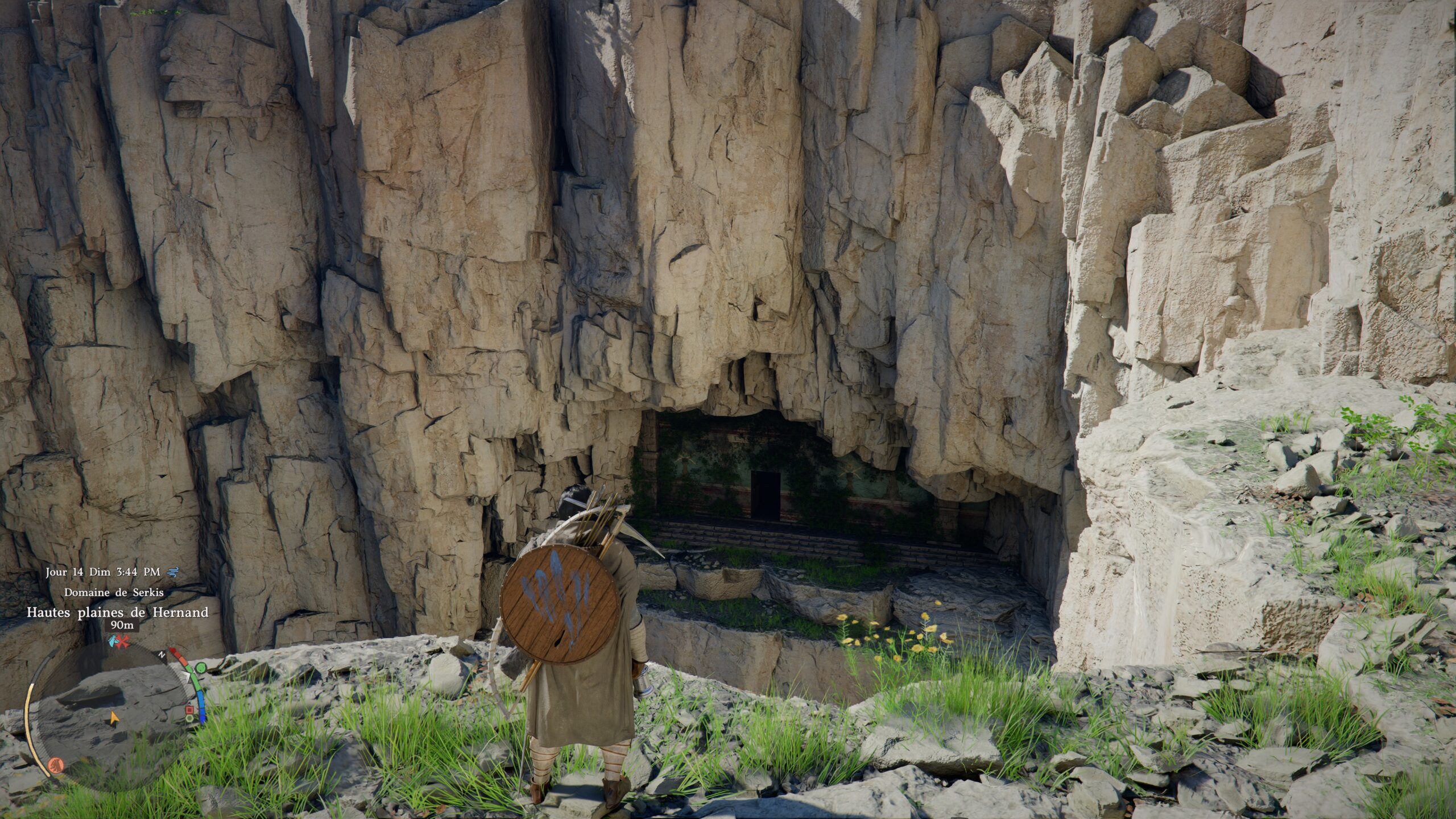
Task: Open the circular minimap
Action: tap(114, 714)
